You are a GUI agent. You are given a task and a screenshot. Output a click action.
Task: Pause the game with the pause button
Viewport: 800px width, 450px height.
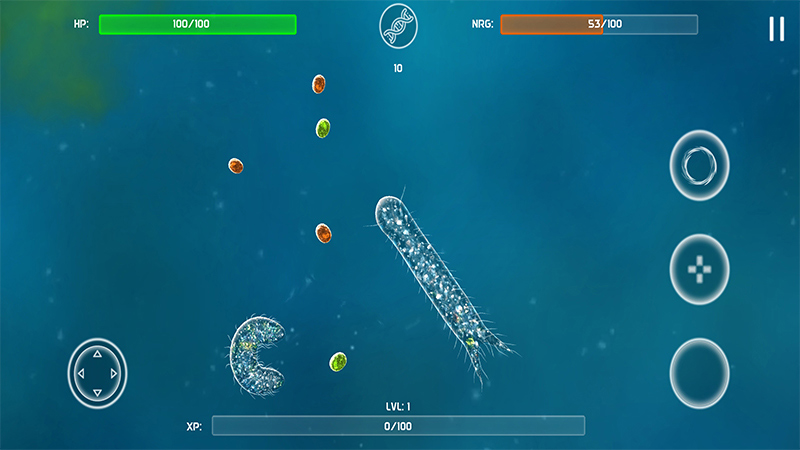tap(776, 29)
